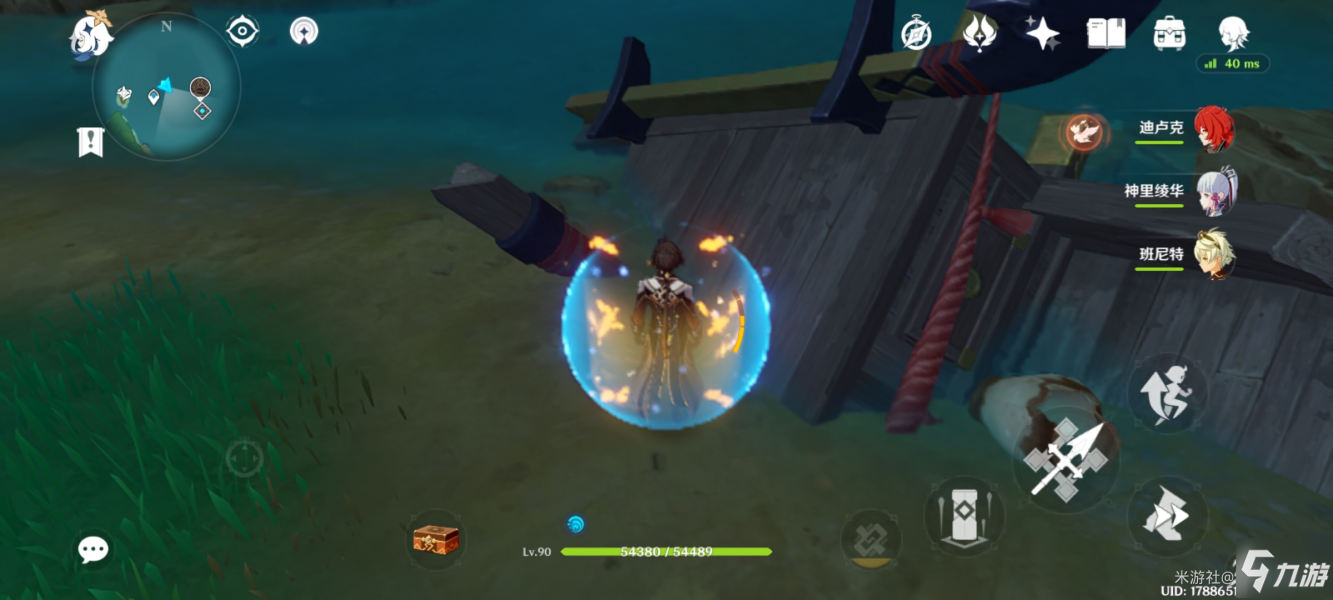Image resolution: width=1333 pixels, height=600 pixels.
Task: Switch to party member 班尼特
Action: tap(1214, 255)
